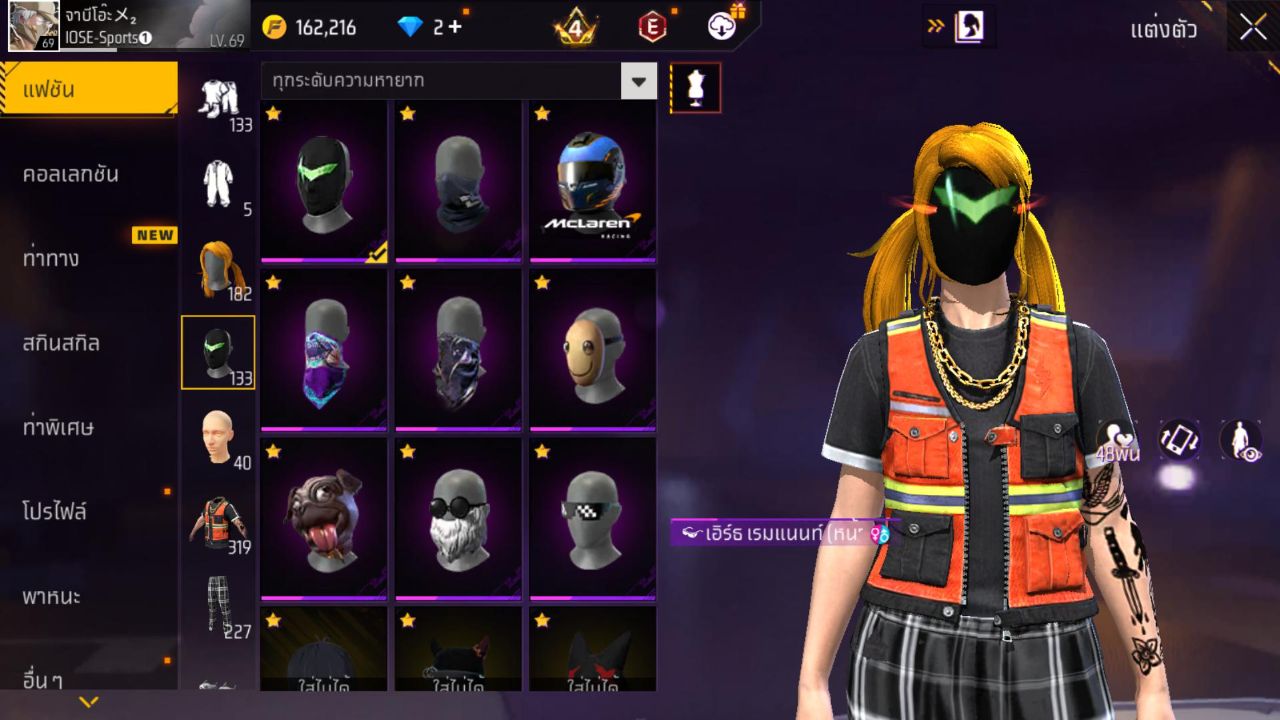
Task: Select the hair items category icon
Action: tap(219, 265)
